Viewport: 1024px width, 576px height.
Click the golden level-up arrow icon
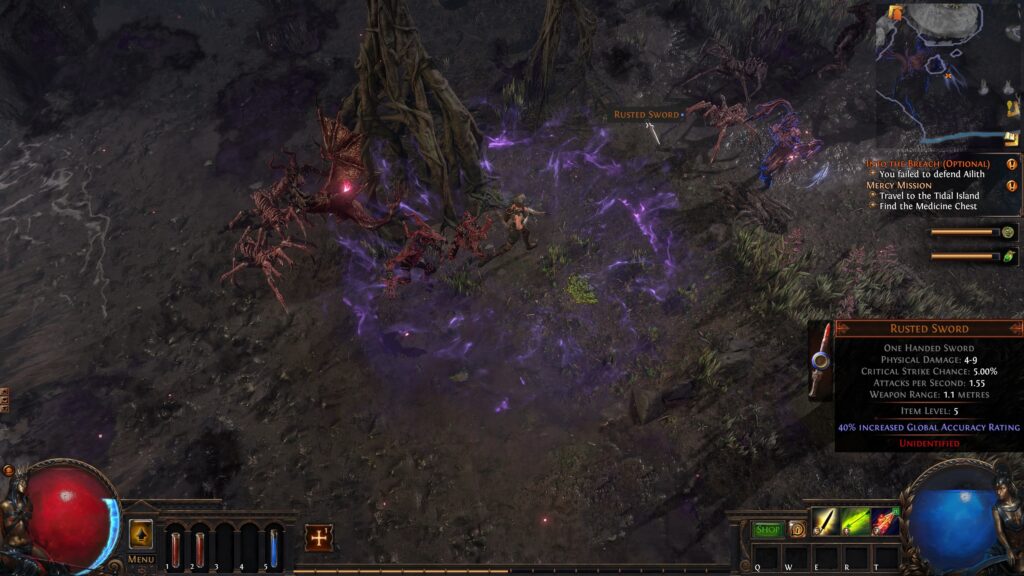(x=141, y=534)
